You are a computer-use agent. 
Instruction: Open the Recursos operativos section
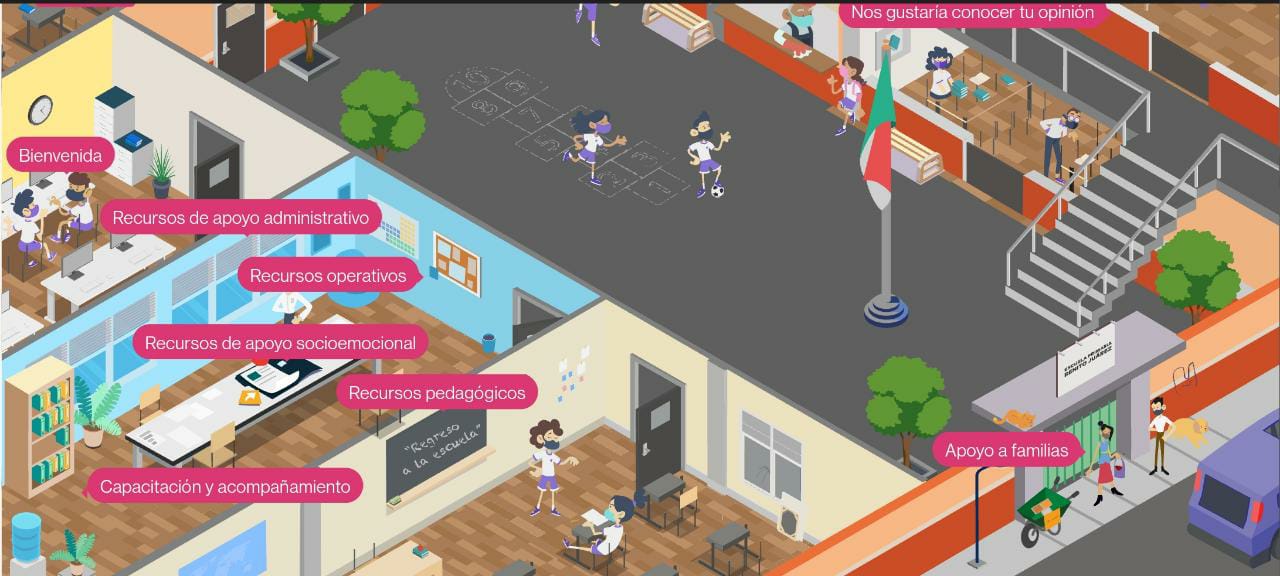tap(328, 275)
